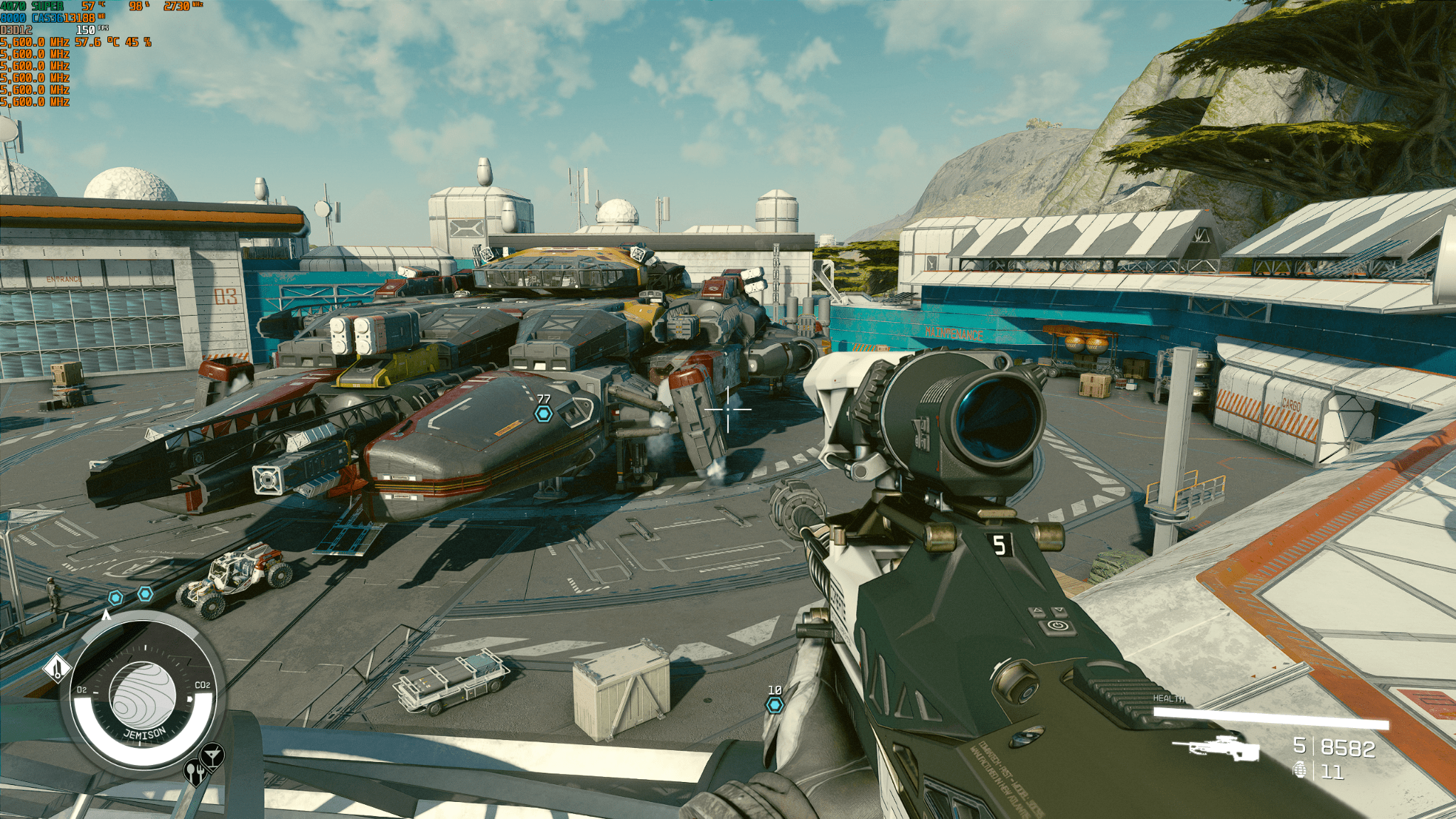Click the cocktail glass status effect icon
Viewport: 1456px width, 819px height.
point(212,754)
